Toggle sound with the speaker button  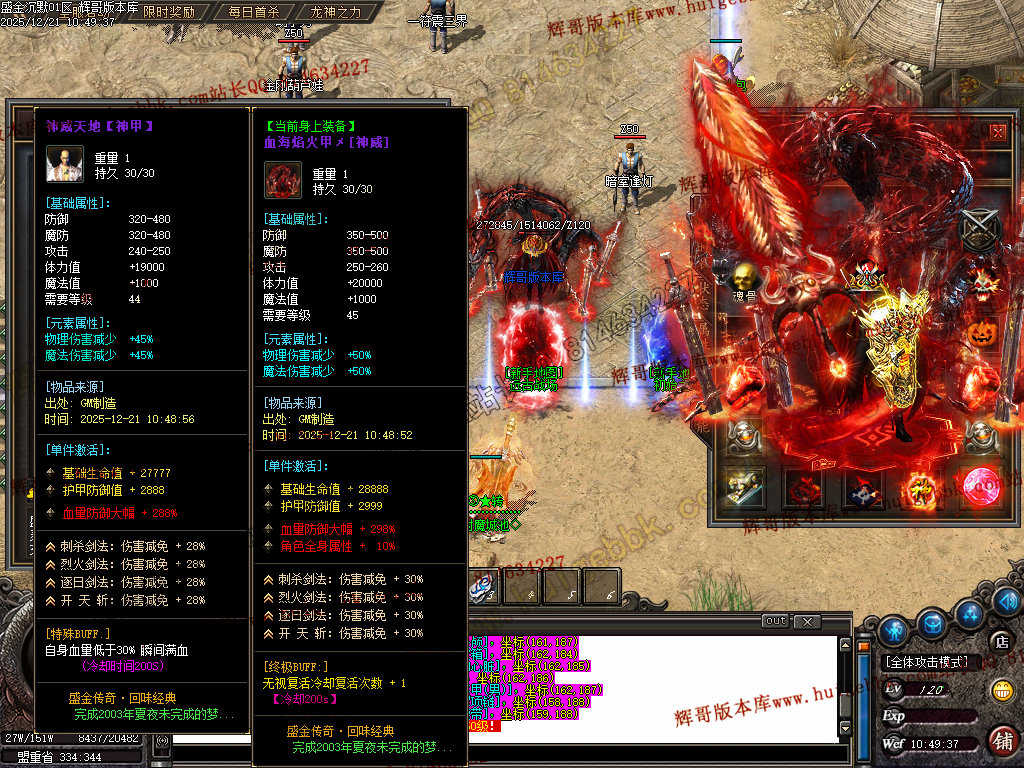click(1007, 601)
